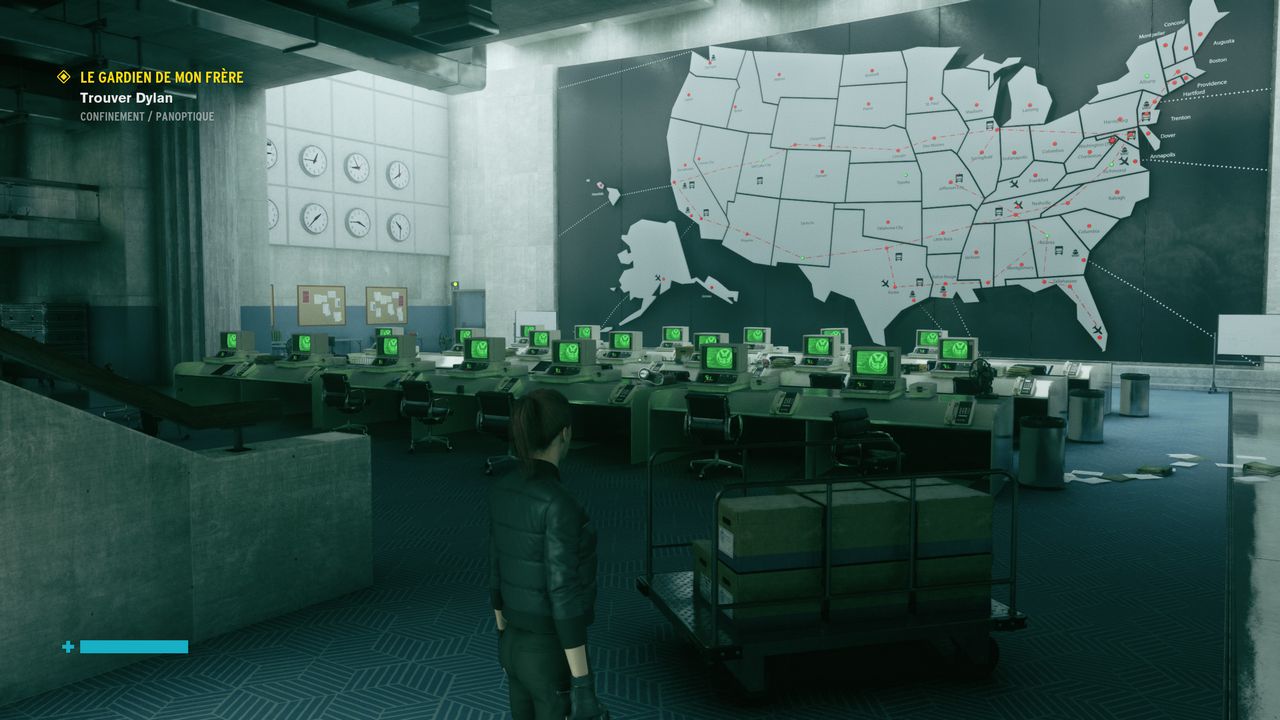Click the yellow diamond mission marker icon
Image resolution: width=1280 pixels, height=720 pixels.
[64, 77]
